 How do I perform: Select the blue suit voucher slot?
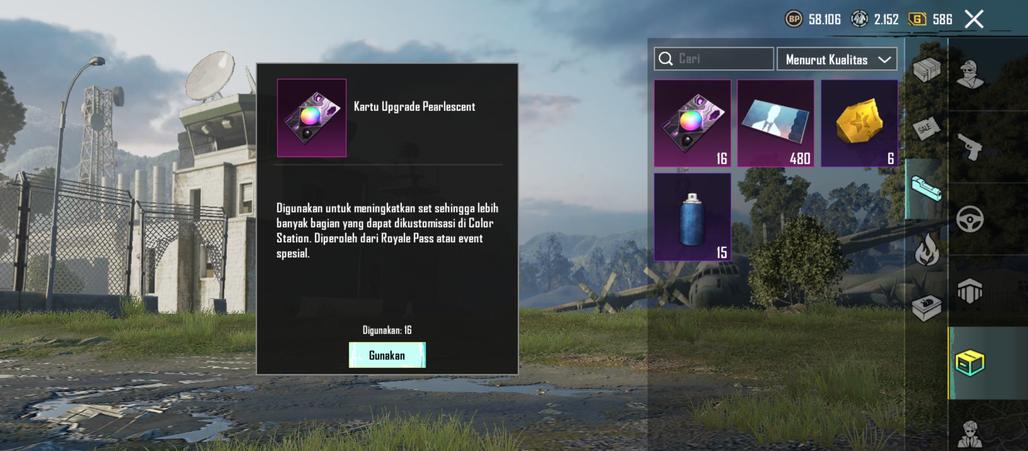pyautogui.click(x=776, y=123)
